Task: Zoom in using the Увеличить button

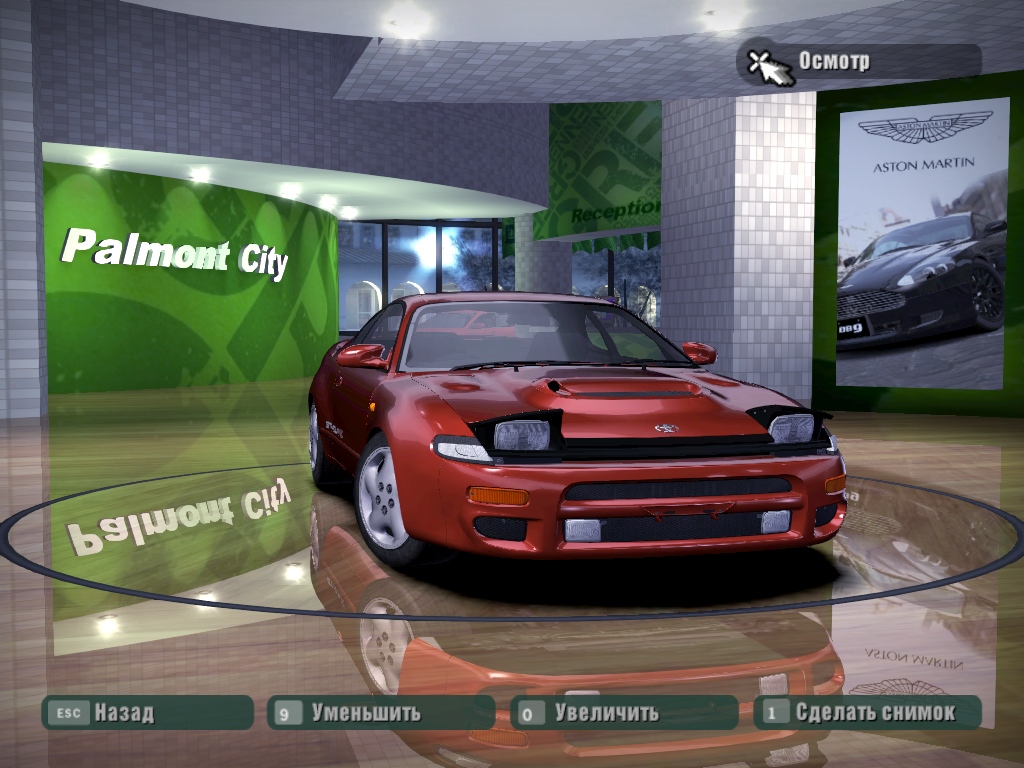Action: tap(623, 713)
